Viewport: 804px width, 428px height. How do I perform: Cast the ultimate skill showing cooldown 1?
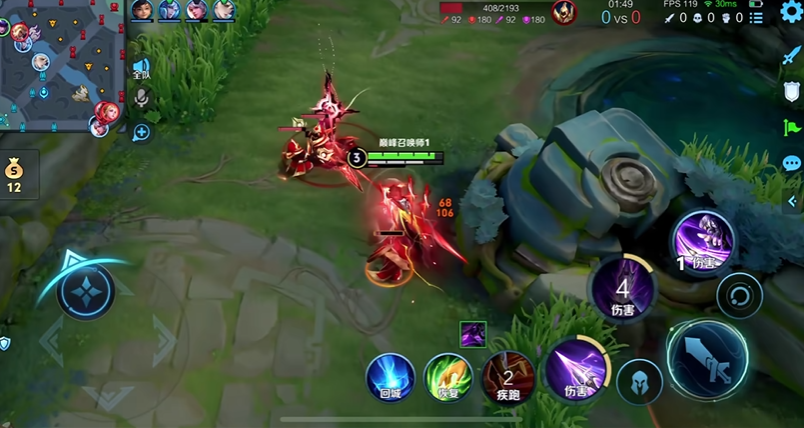pyautogui.click(x=703, y=241)
